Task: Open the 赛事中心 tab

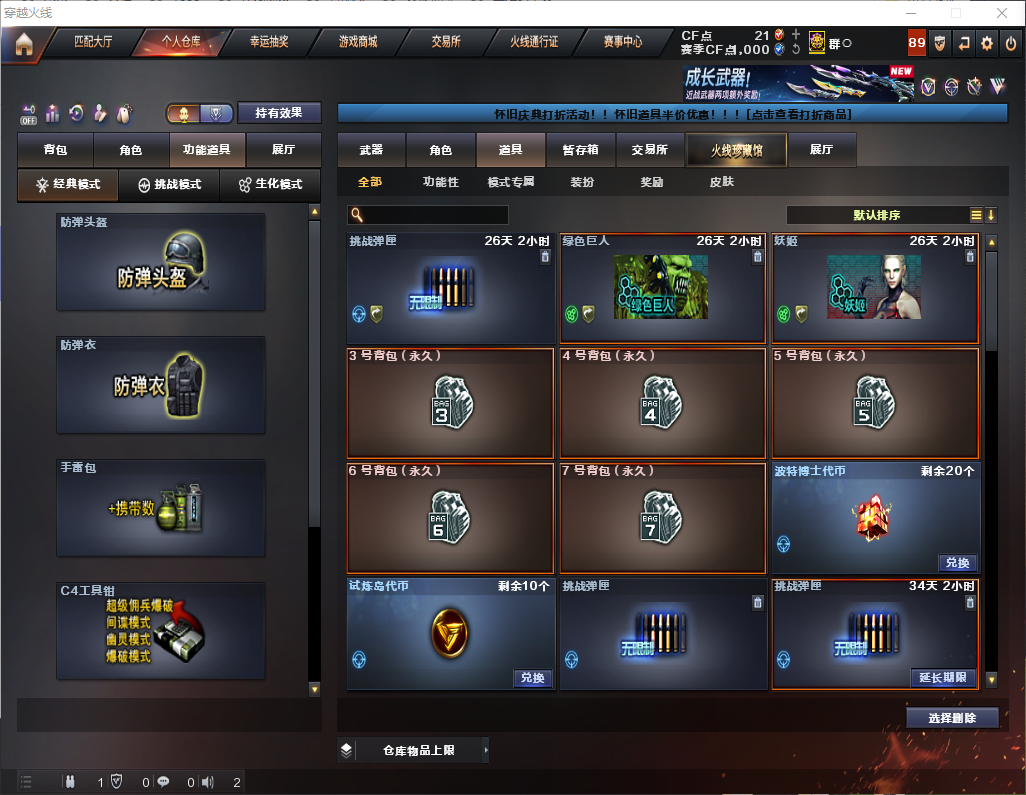Action: pyautogui.click(x=622, y=42)
